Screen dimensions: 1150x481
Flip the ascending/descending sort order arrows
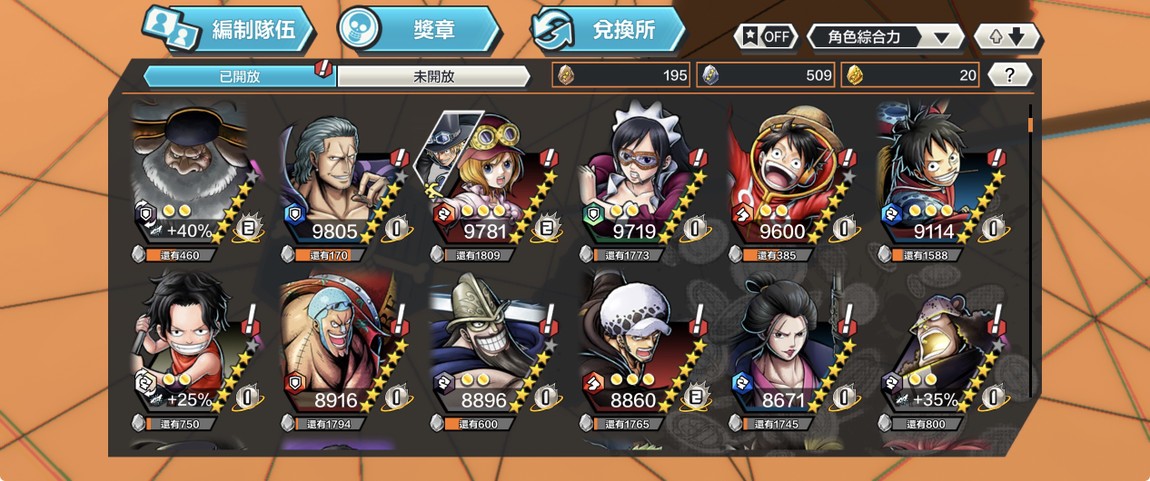(1007, 37)
